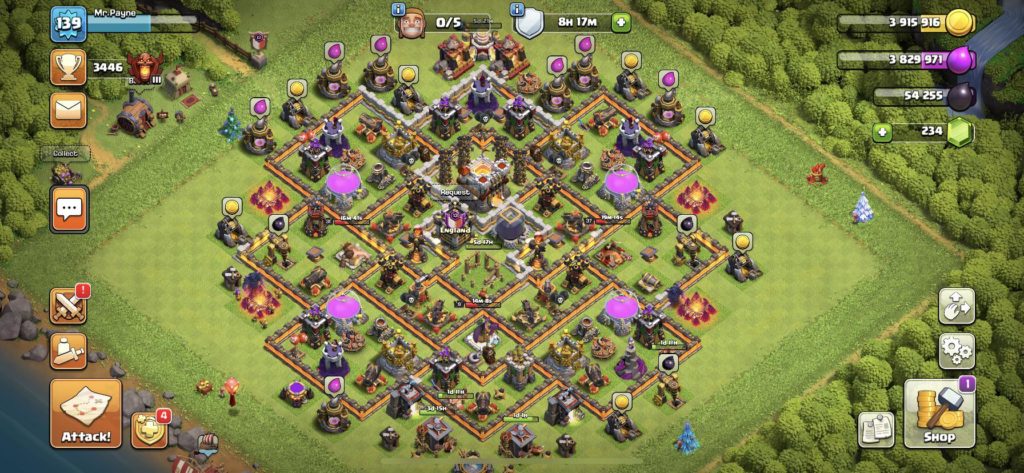Click the Request button above clan castle
The height and width of the screenshot is (473, 1024).
pos(457,192)
